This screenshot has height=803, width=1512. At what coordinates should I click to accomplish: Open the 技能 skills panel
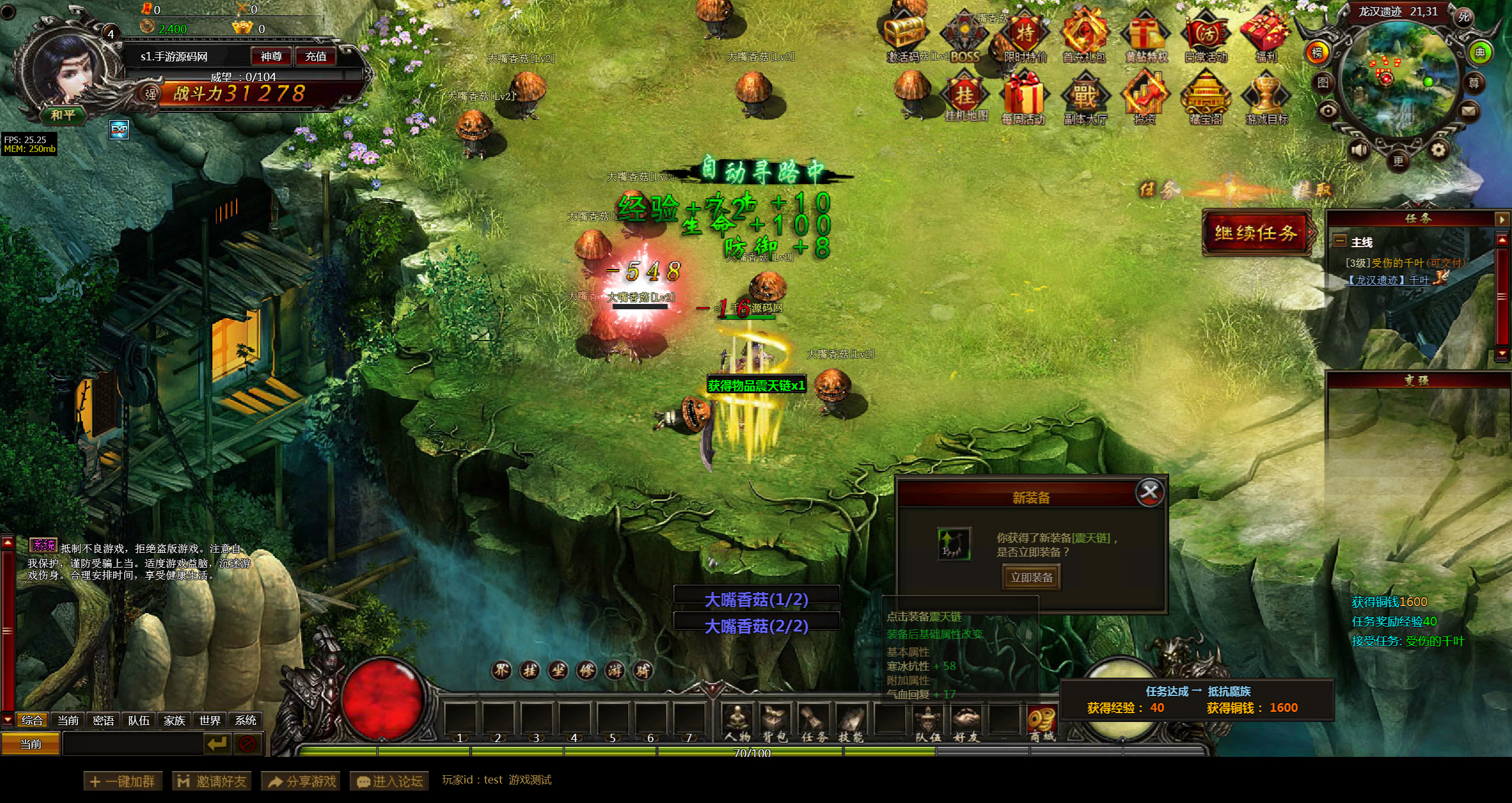851,723
